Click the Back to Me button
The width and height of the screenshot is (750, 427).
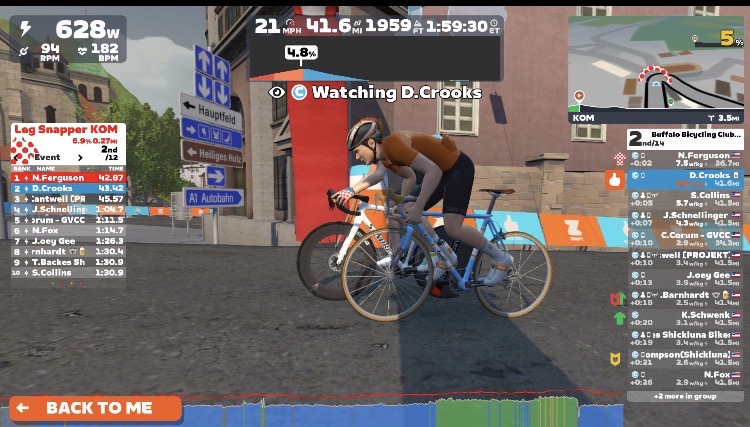pyautogui.click(x=96, y=408)
